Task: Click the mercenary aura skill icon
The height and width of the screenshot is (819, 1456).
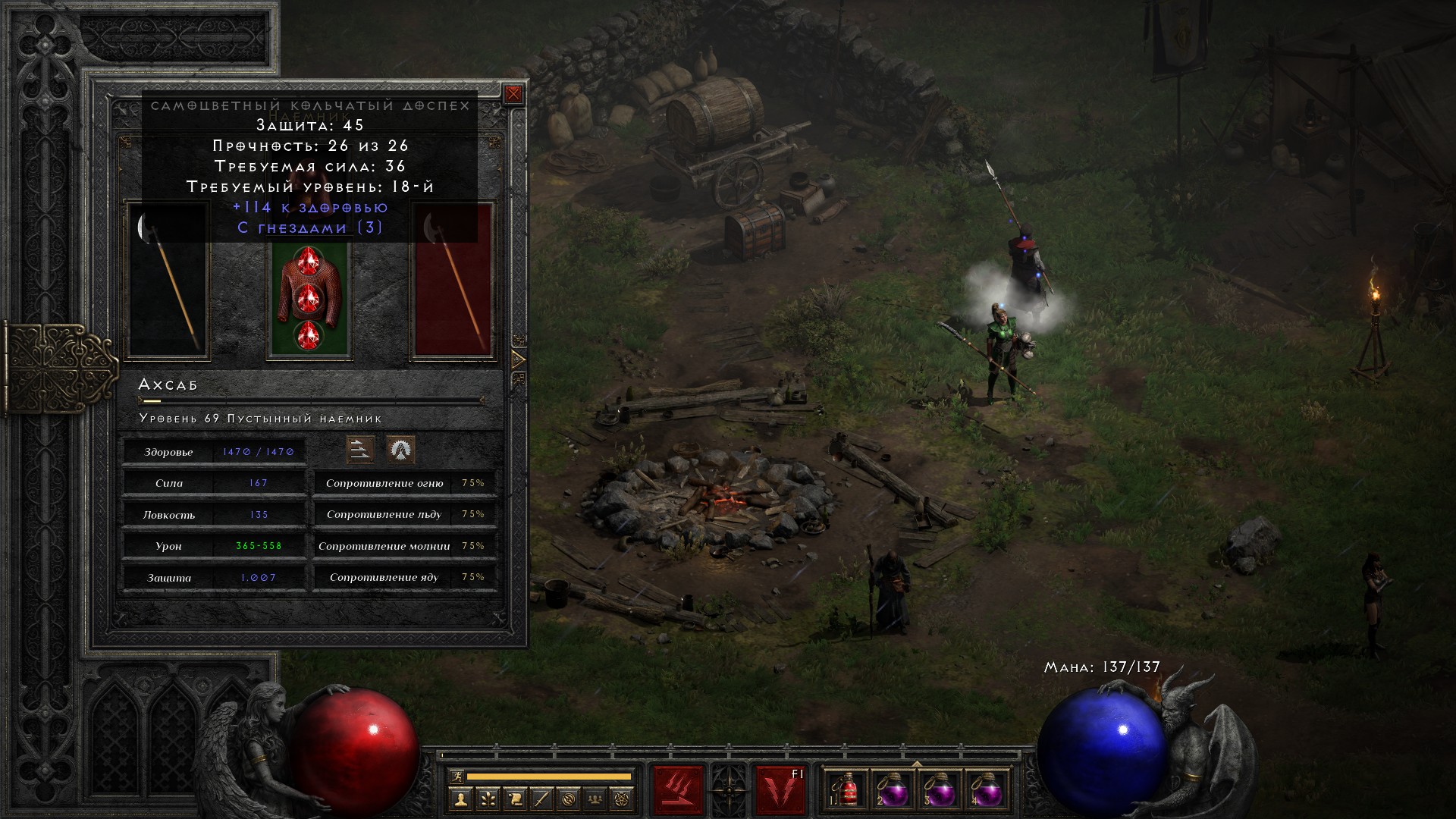Action: pyautogui.click(x=400, y=450)
